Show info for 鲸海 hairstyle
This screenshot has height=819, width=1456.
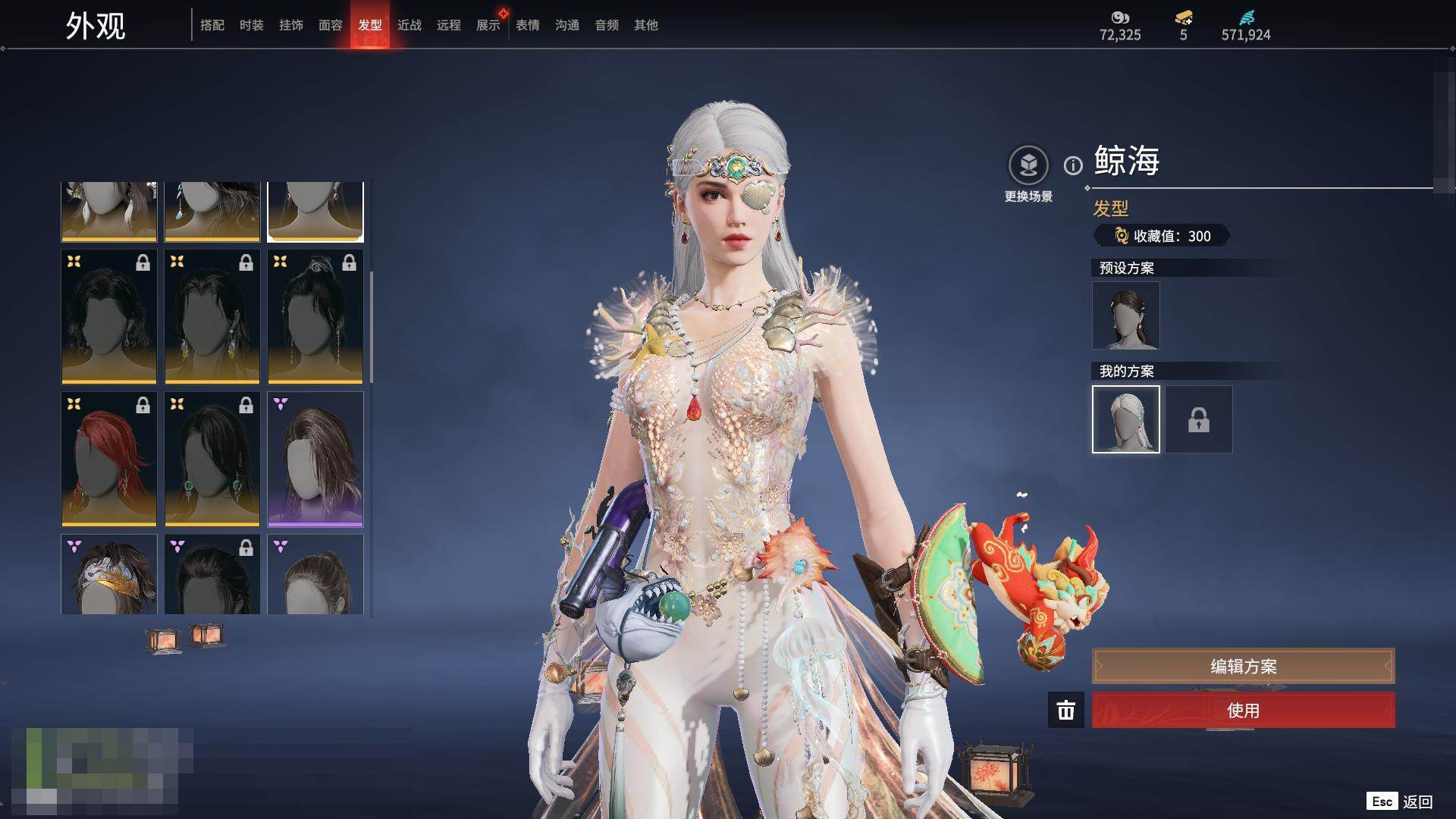[1072, 165]
